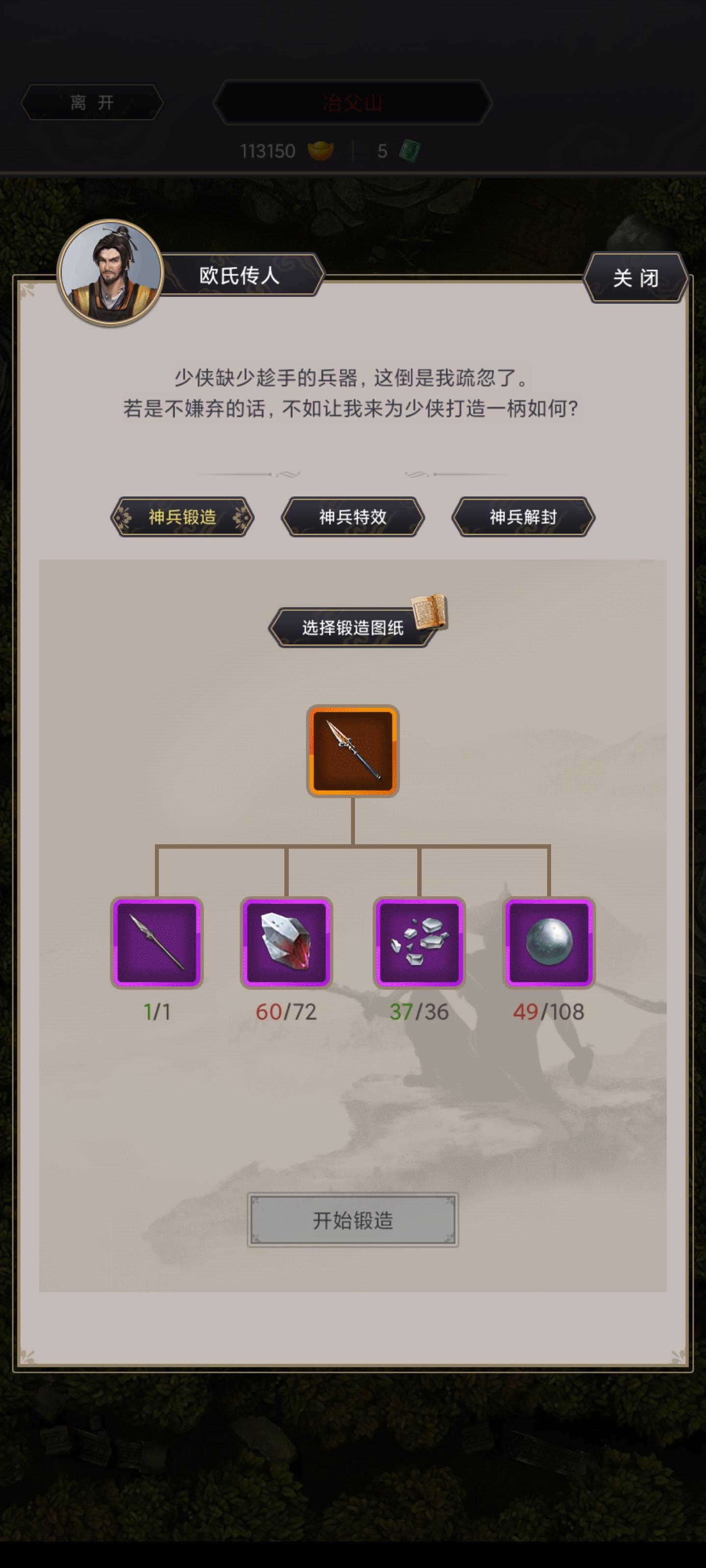Activate the 神兵解封 unseal option
This screenshot has width=706, height=1568.
pos(523,518)
